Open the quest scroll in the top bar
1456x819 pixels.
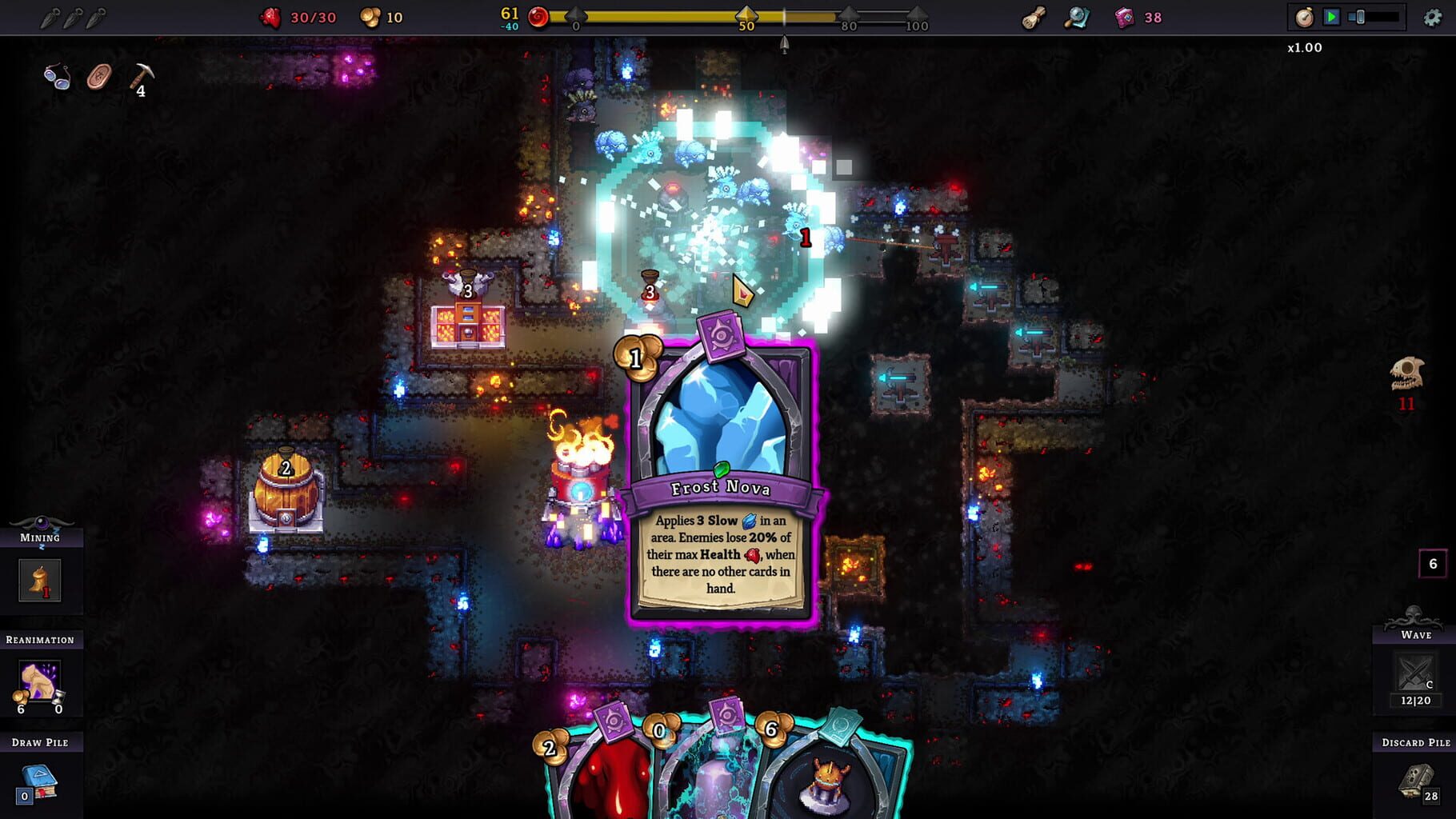(1033, 17)
